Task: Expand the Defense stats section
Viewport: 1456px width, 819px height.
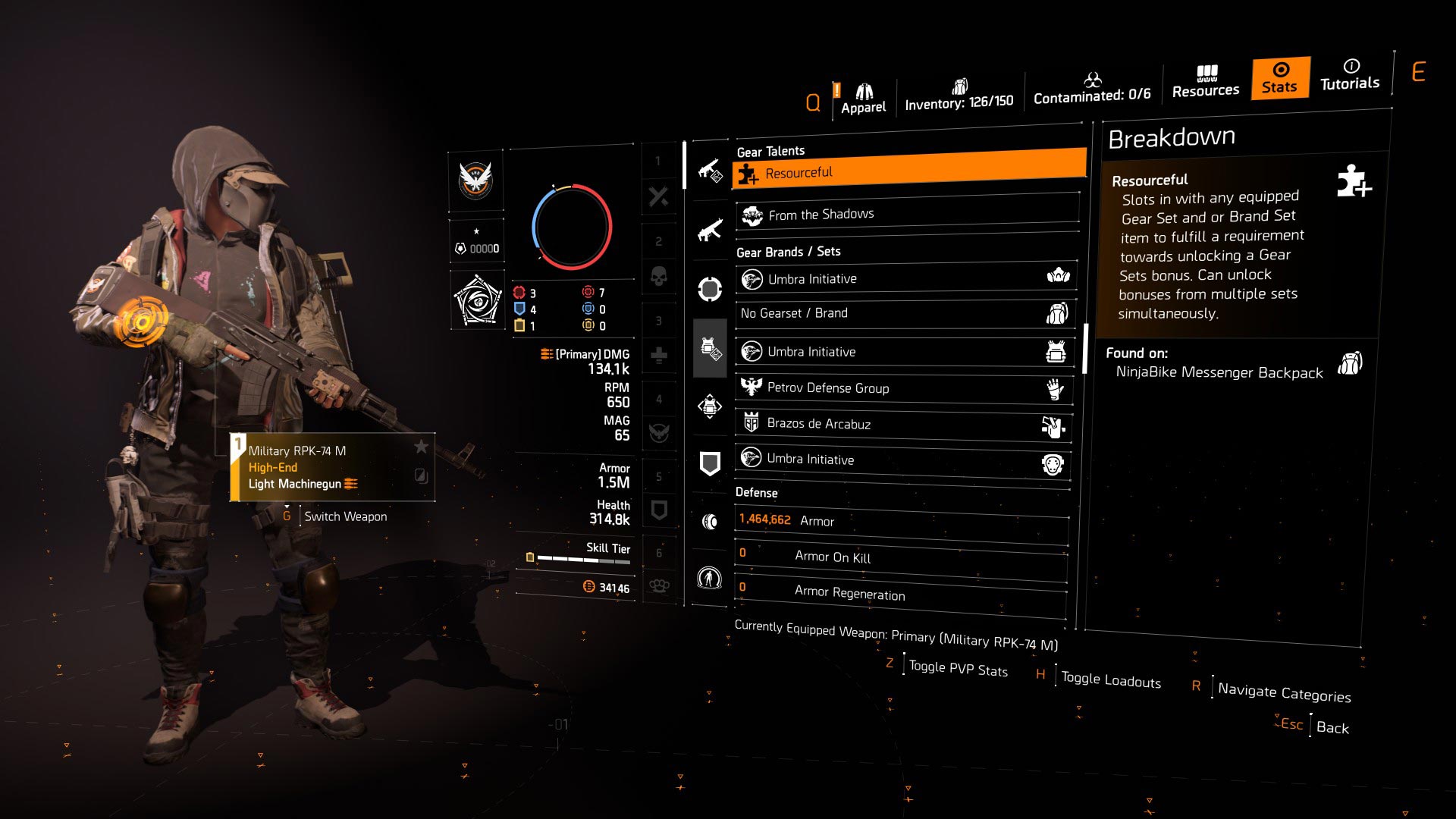Action: [x=756, y=492]
